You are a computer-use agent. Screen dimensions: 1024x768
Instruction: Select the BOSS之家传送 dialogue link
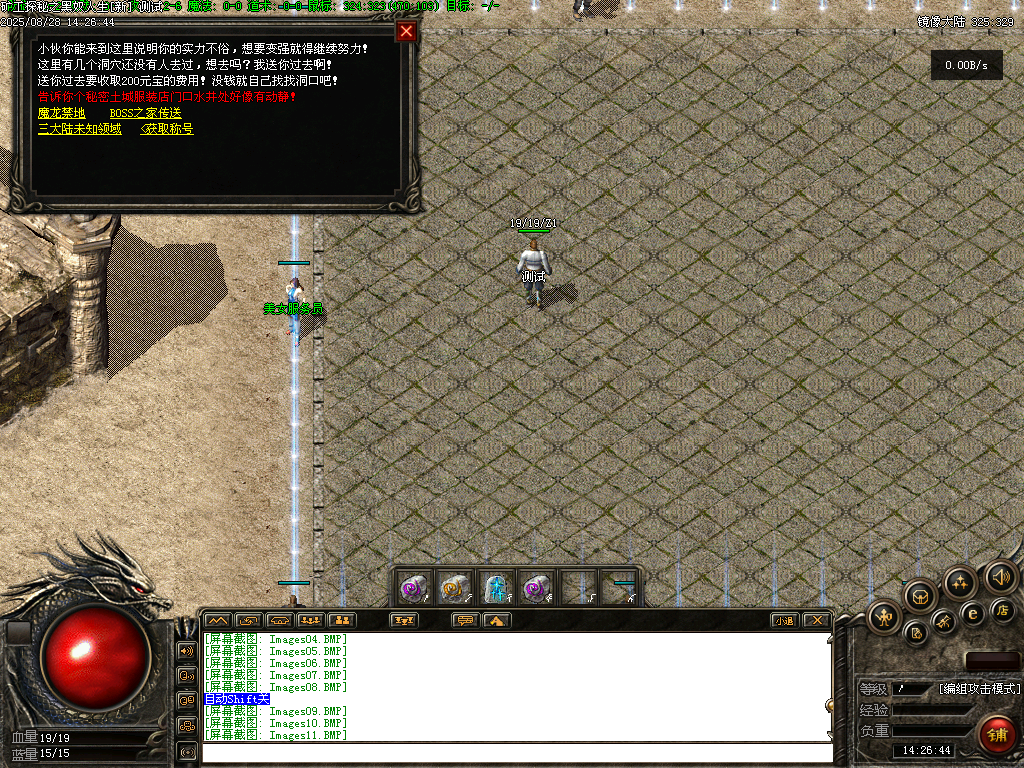pyautogui.click(x=146, y=113)
